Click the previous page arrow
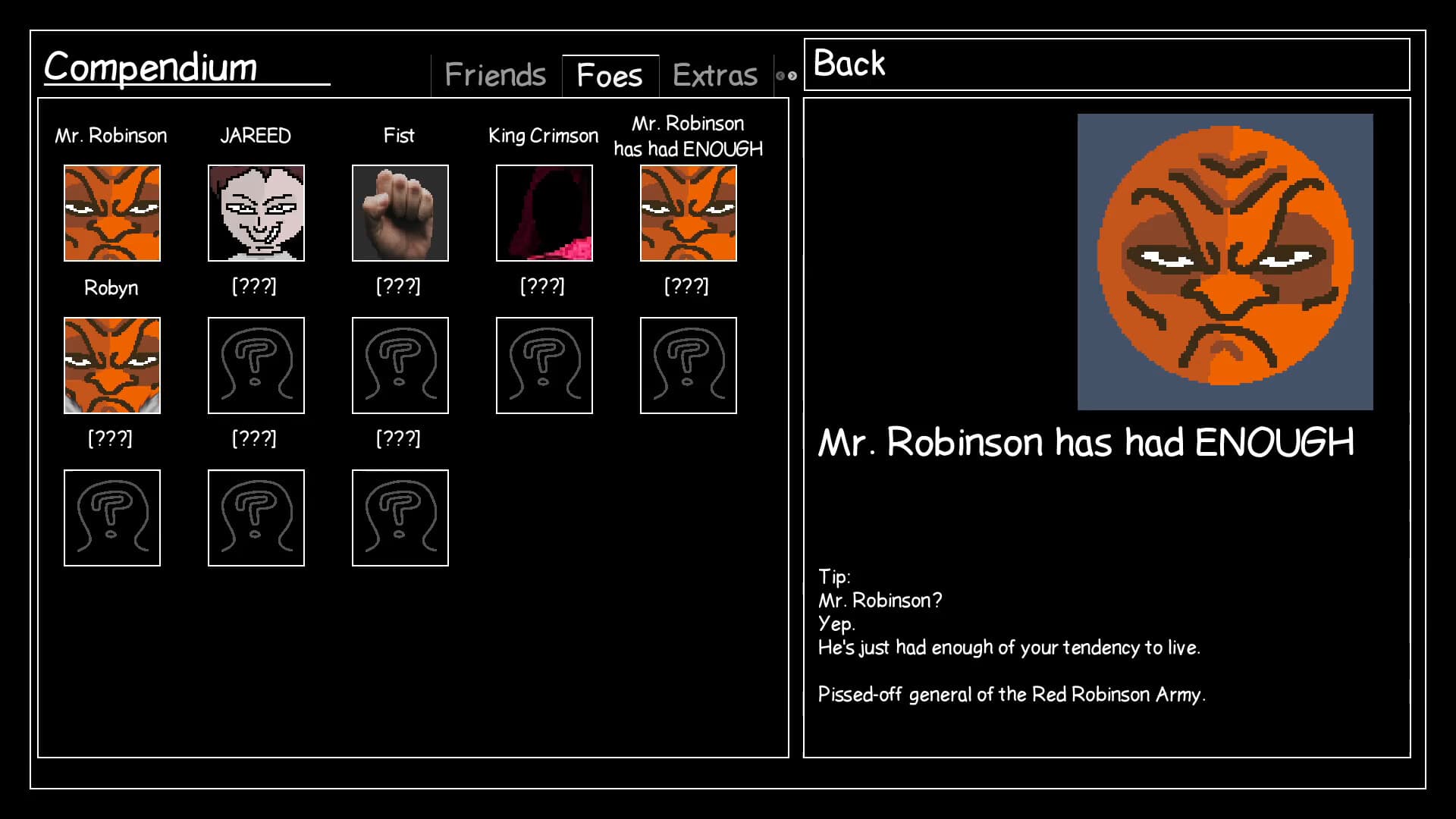Screen dimensions: 1456x819 (x=780, y=74)
